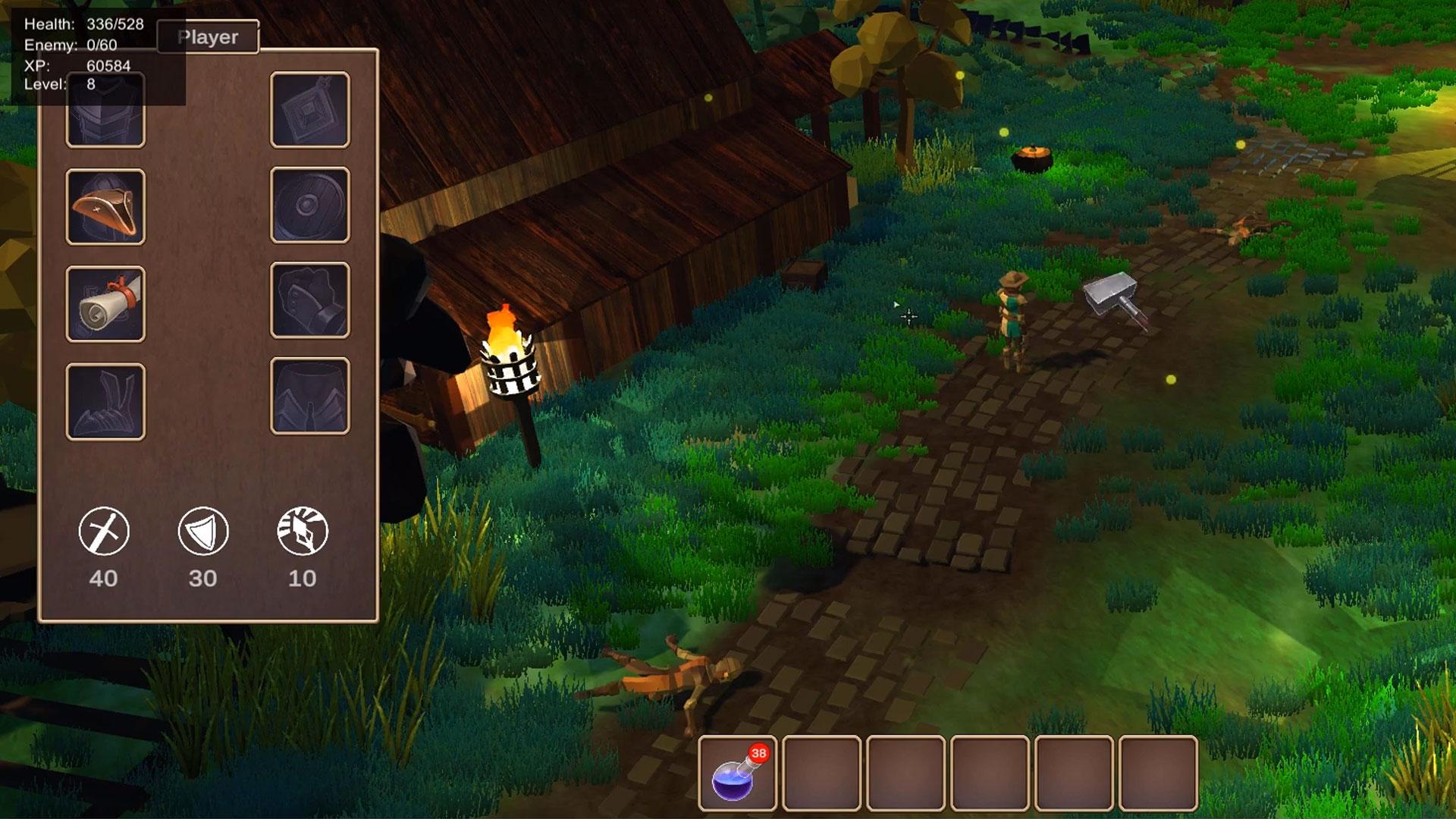Screen dimensions: 1456x819
Task: Select the empty pants equipment slot
Action: pyautogui.click(x=309, y=396)
